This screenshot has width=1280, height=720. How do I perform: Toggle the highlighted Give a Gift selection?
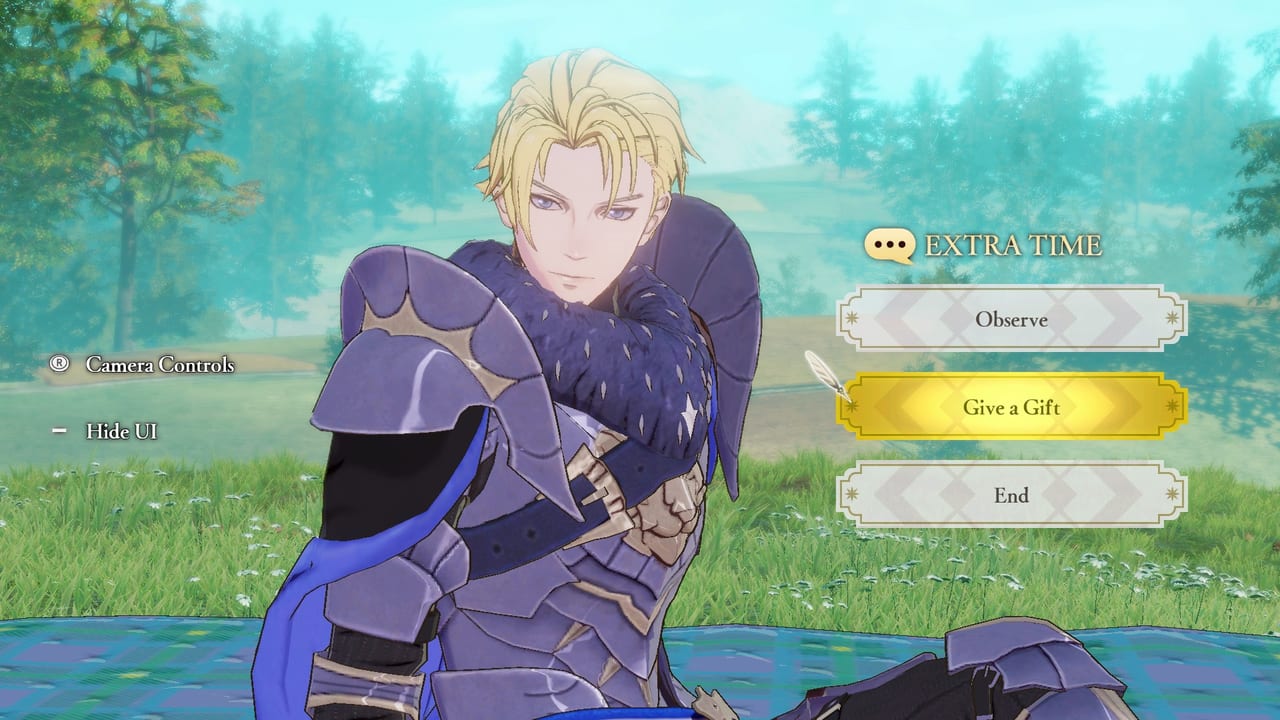[x=1011, y=408]
